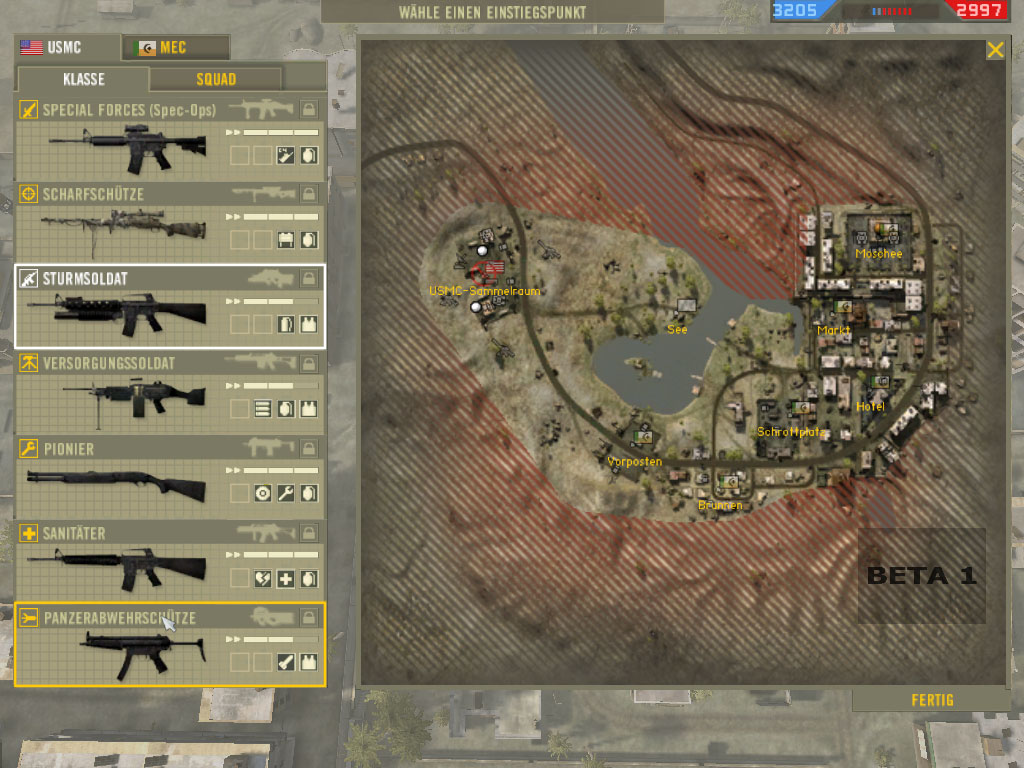
Task: Switch to the USMC team tab
Action: point(66,47)
